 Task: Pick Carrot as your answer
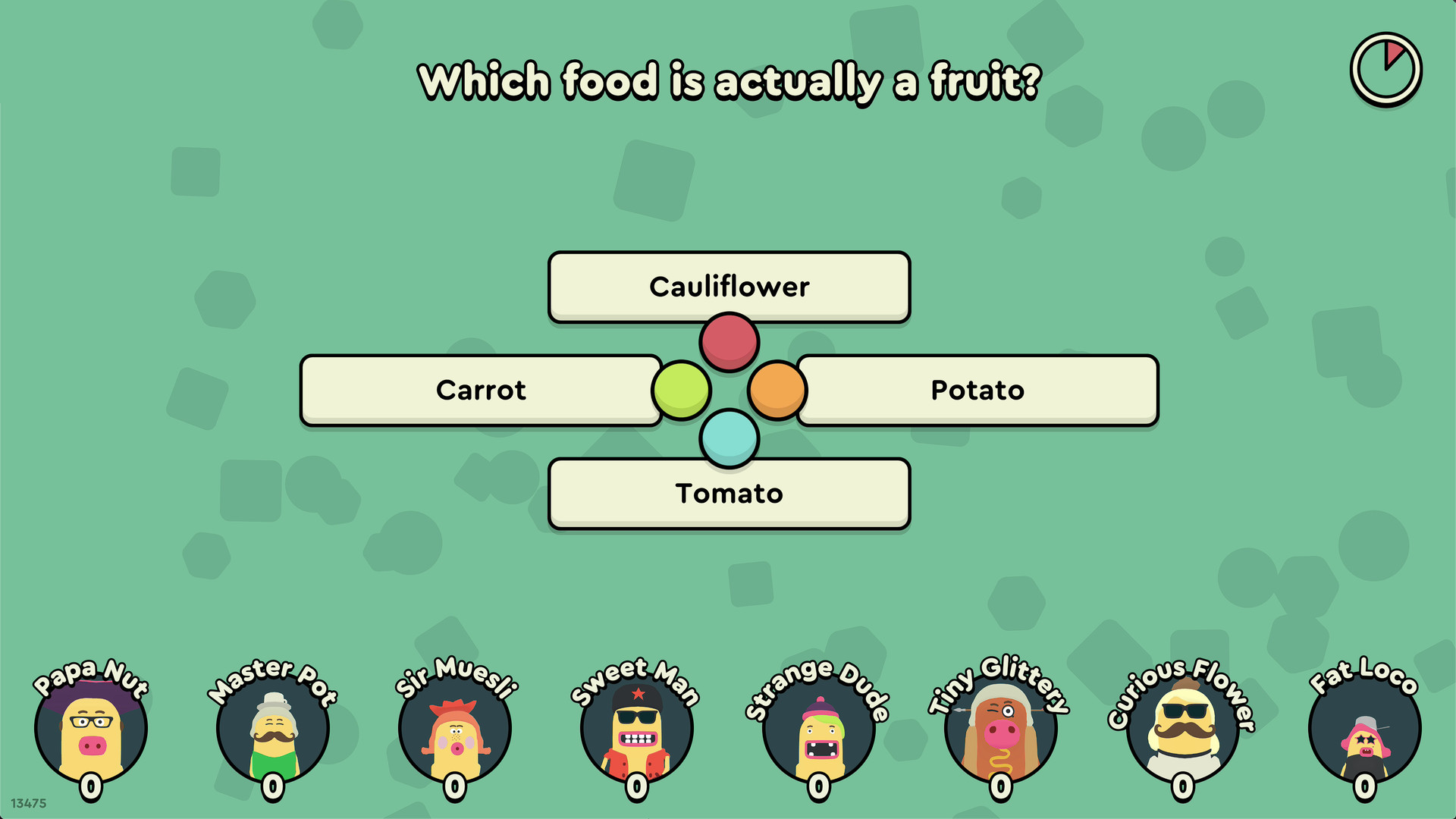click(x=481, y=390)
